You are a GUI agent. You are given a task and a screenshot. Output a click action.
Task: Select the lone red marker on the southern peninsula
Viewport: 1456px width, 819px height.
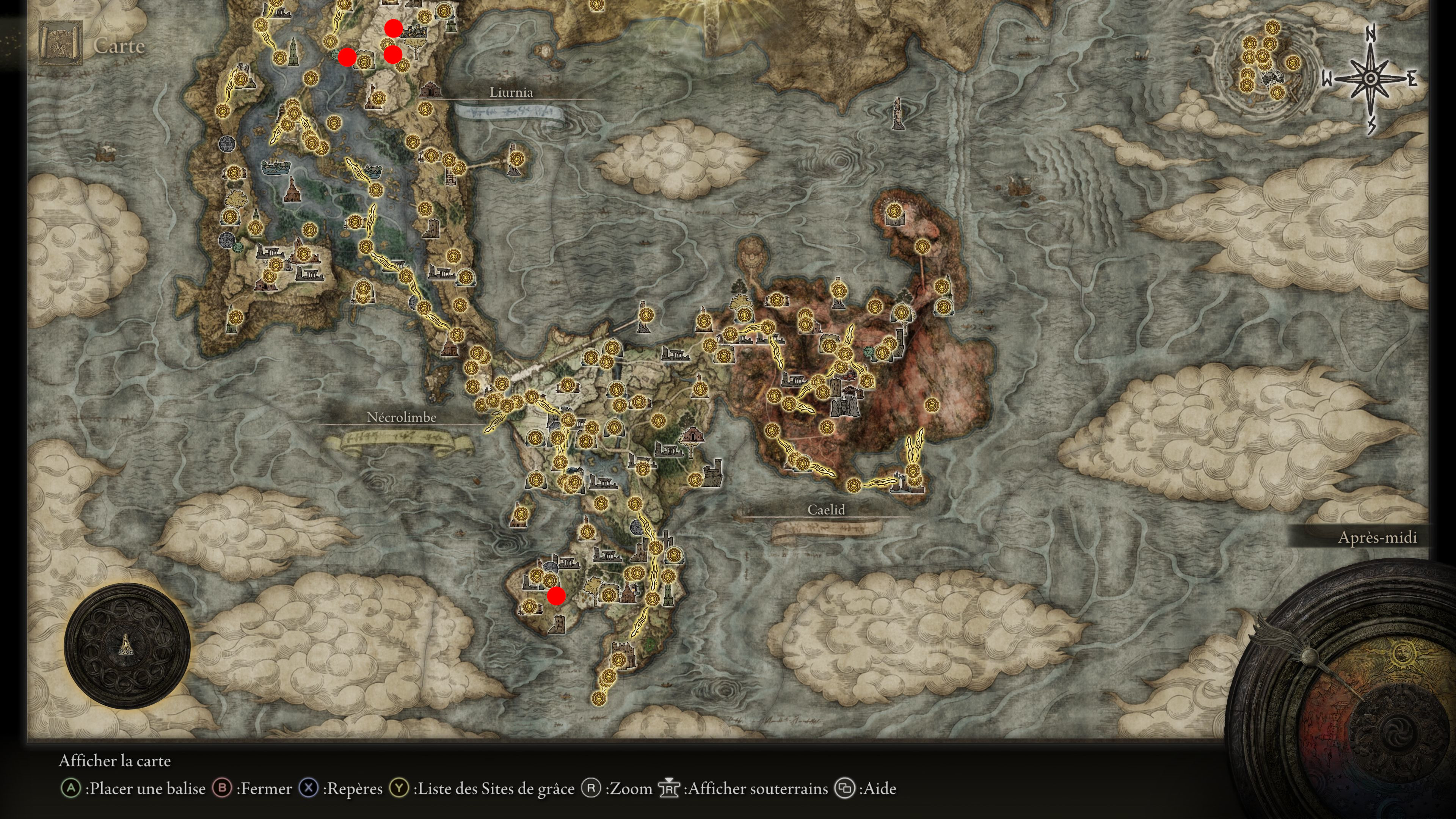click(x=556, y=596)
